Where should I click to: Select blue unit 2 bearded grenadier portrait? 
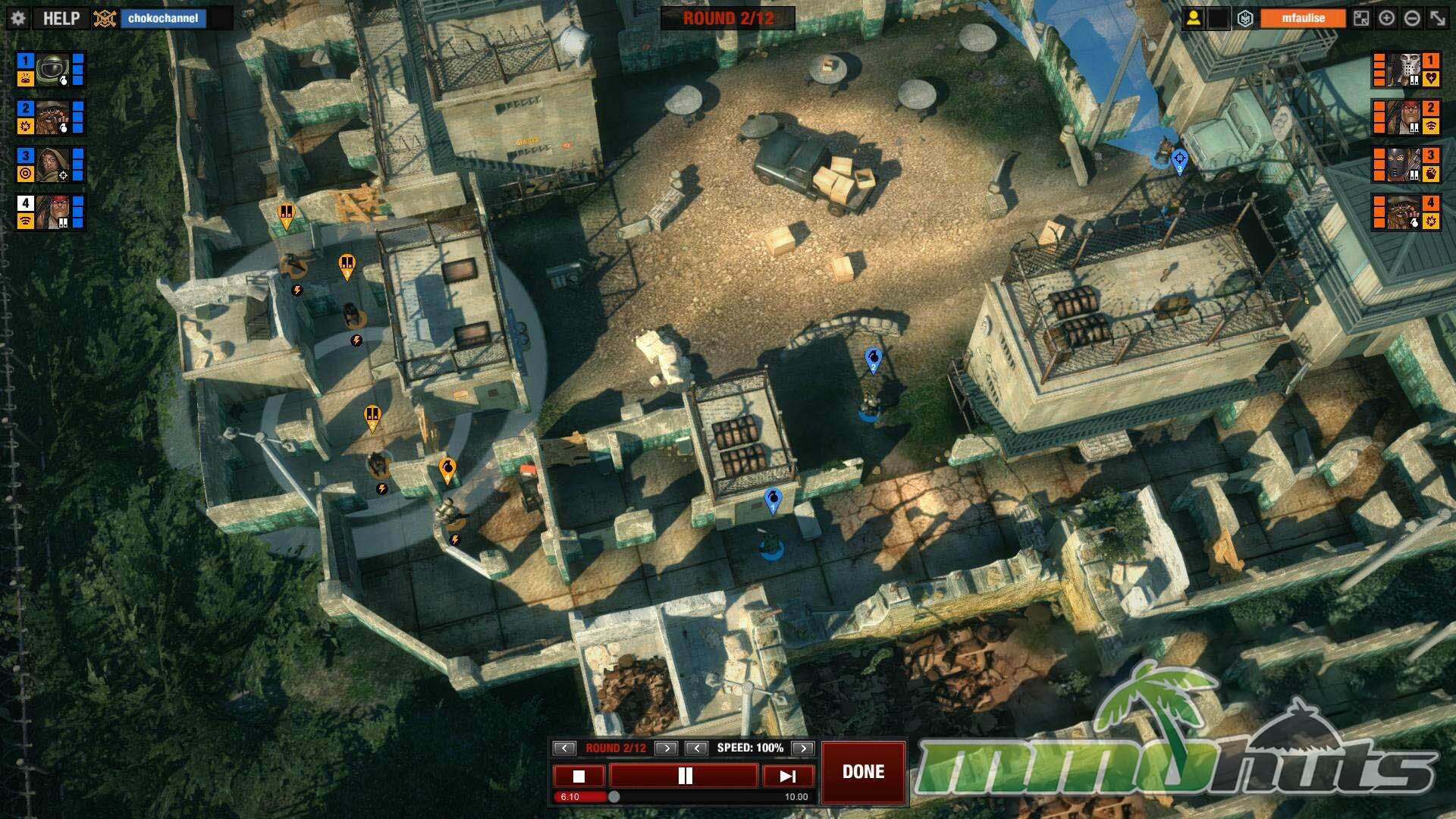click(52, 118)
